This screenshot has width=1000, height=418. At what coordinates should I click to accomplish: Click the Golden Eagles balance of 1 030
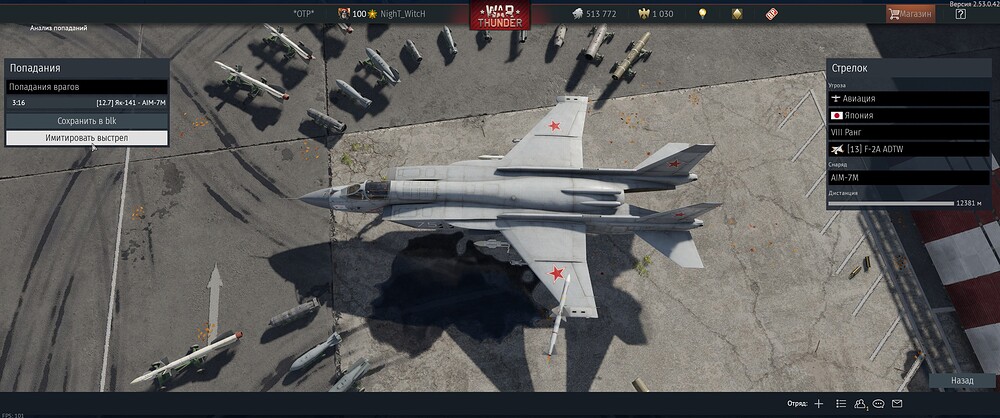[655, 14]
